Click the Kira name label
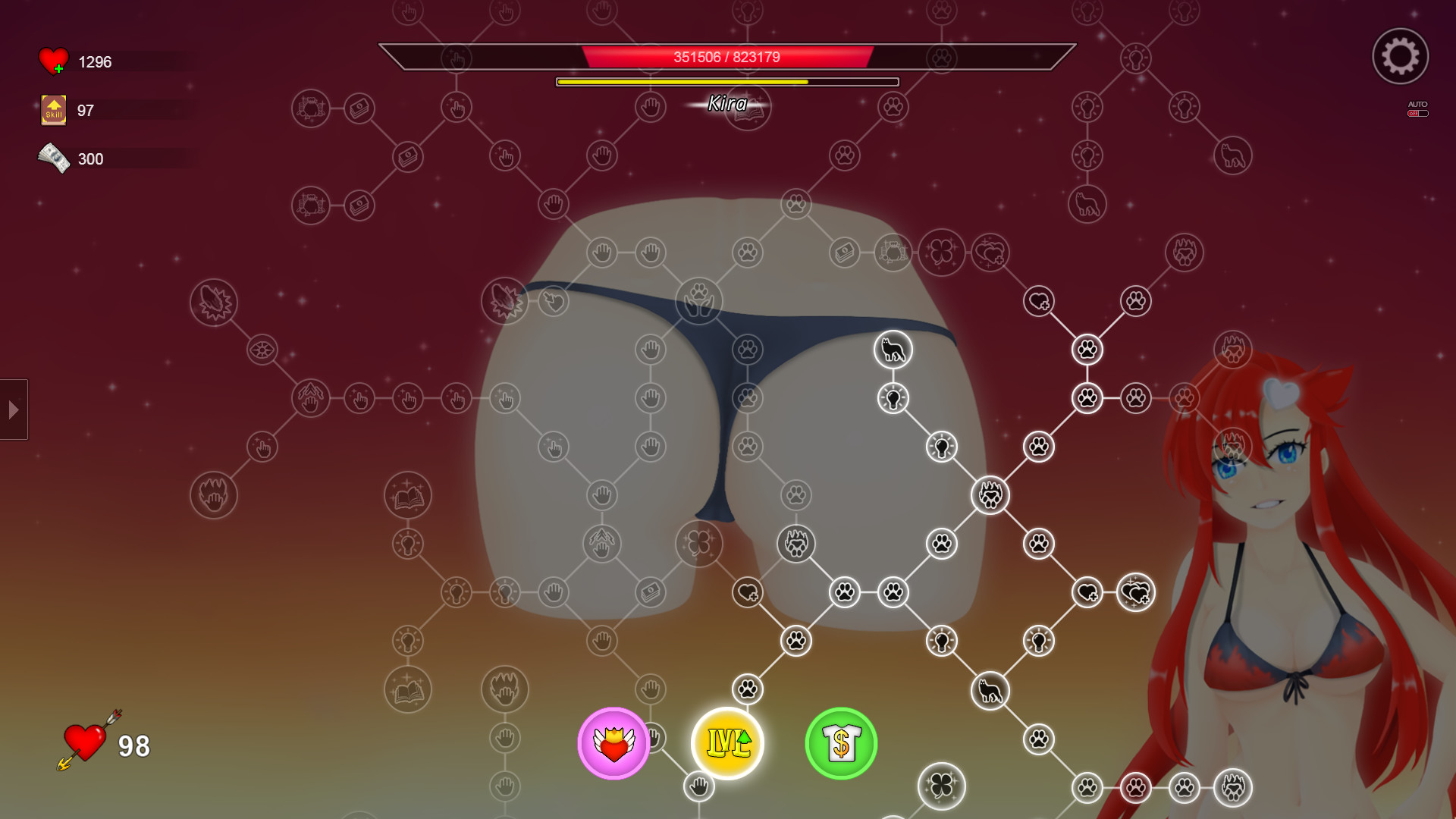The image size is (1456, 819). click(x=726, y=104)
